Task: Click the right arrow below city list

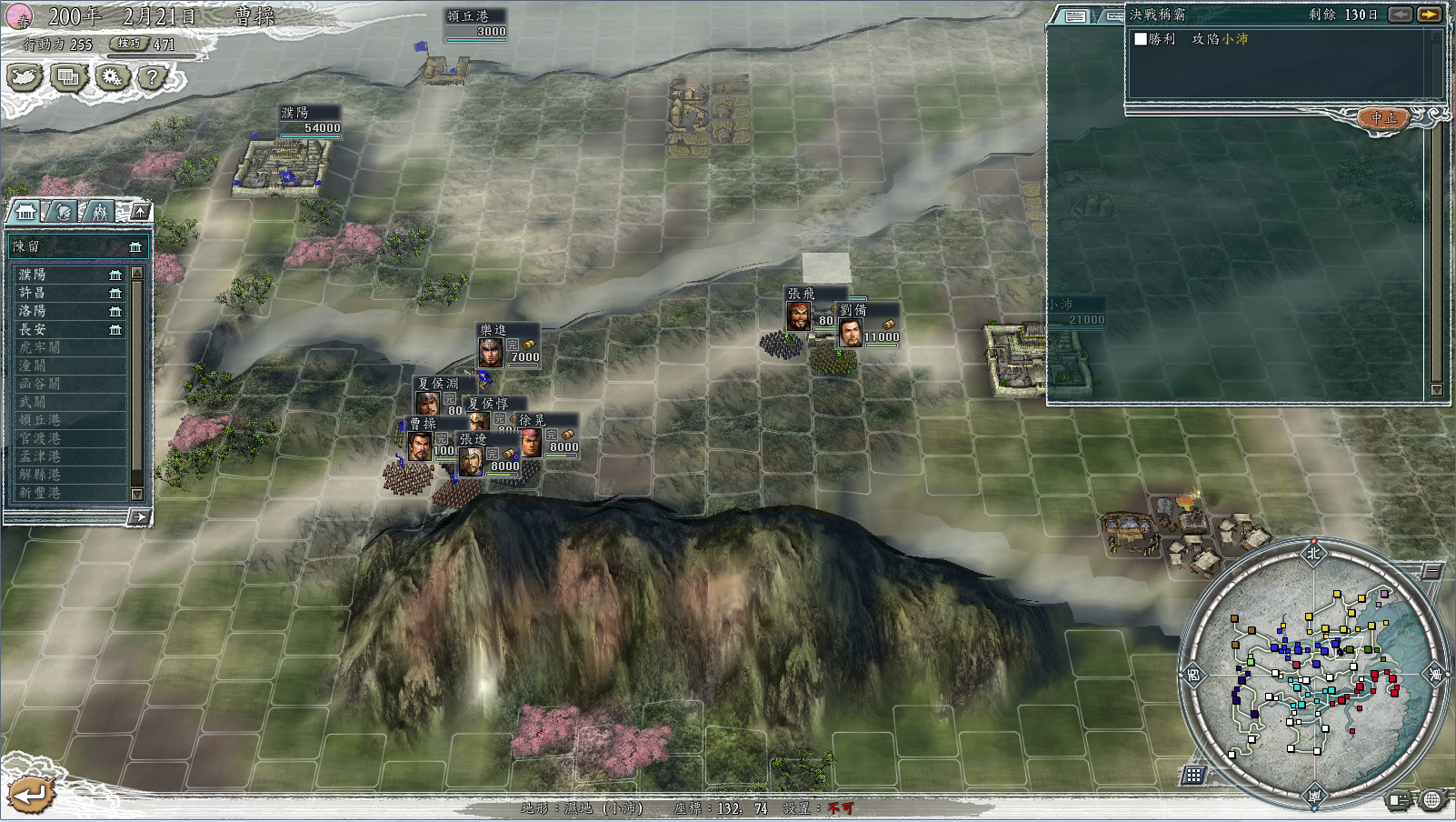Action: [x=138, y=517]
